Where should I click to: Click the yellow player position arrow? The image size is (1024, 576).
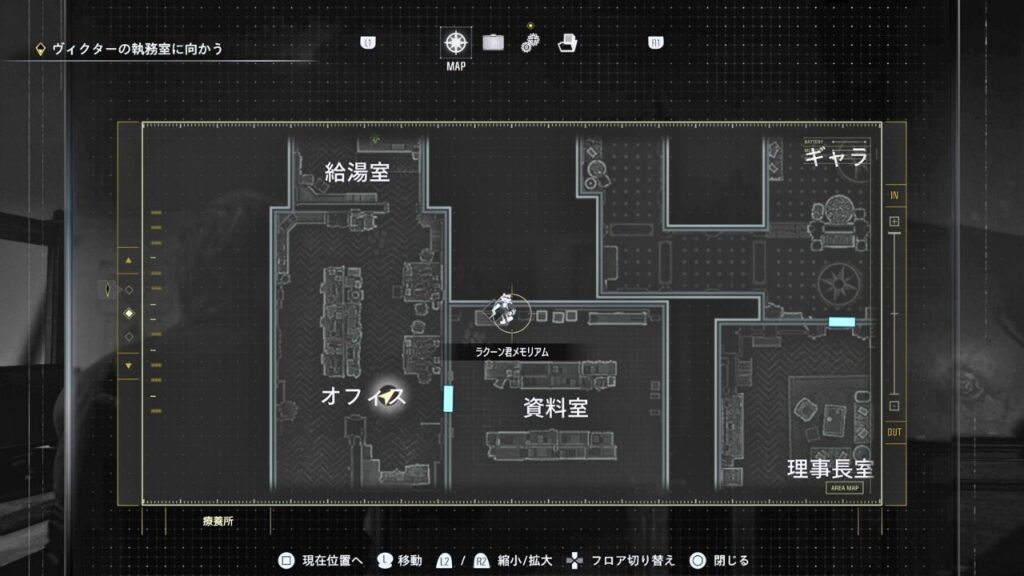point(387,398)
